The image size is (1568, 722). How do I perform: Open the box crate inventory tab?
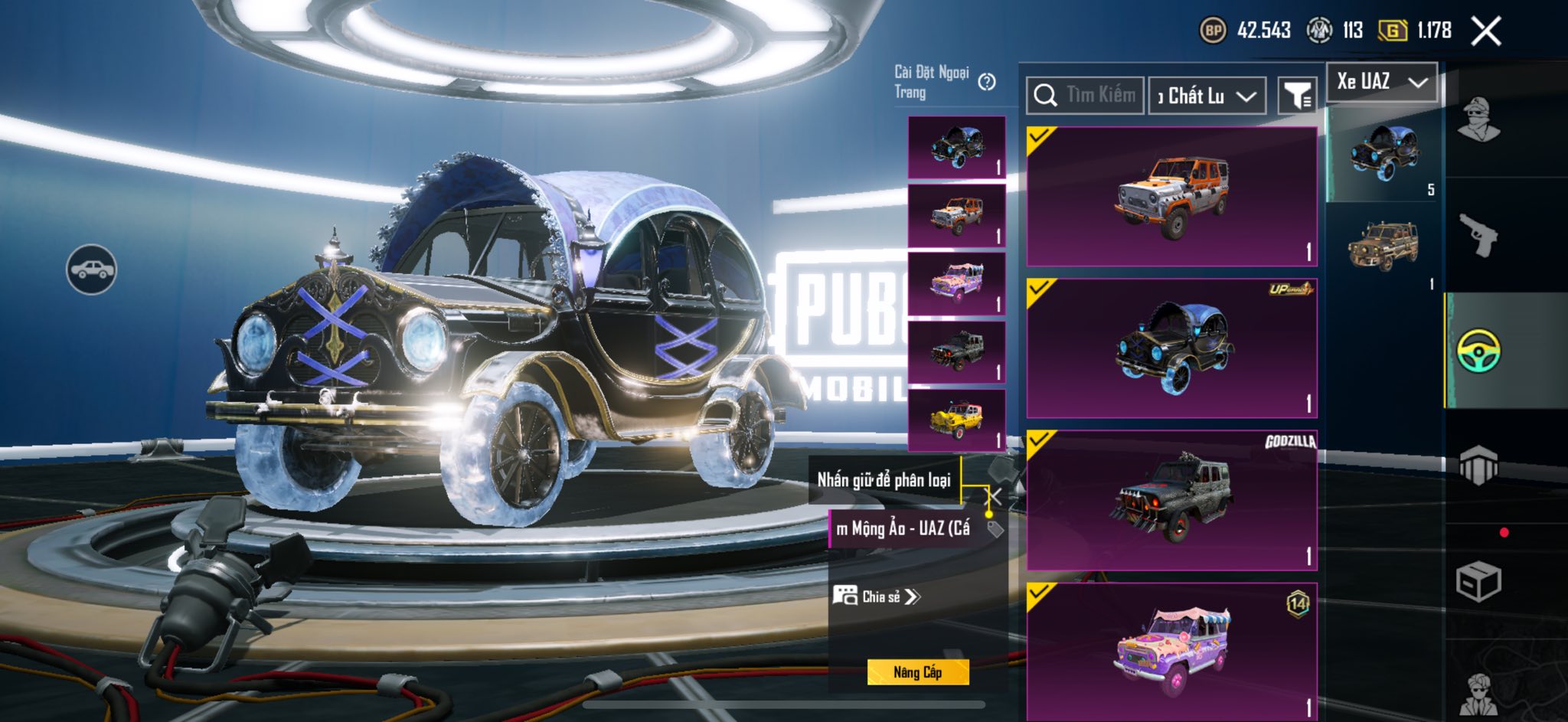(1478, 583)
